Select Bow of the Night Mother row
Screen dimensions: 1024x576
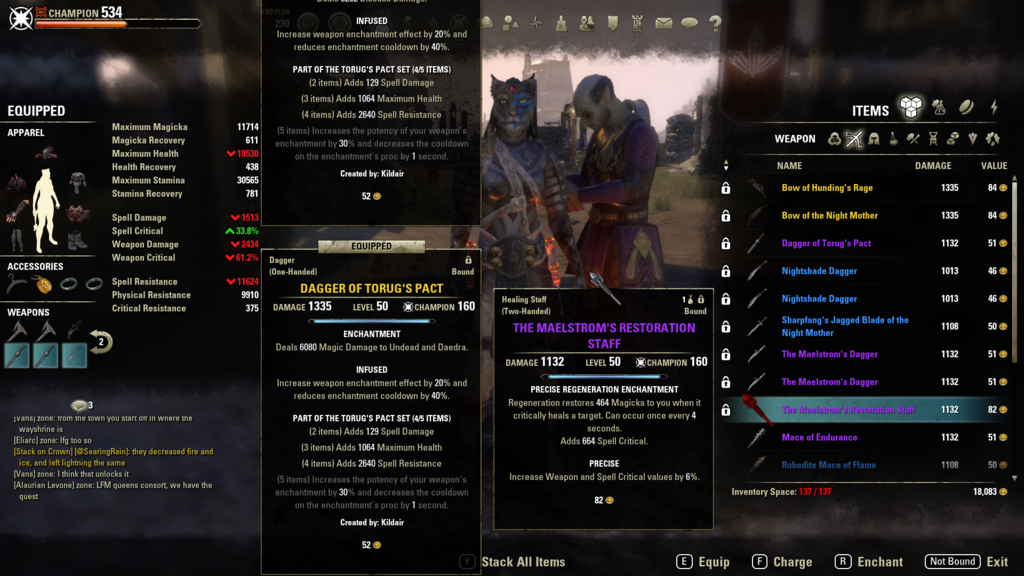(x=830, y=215)
